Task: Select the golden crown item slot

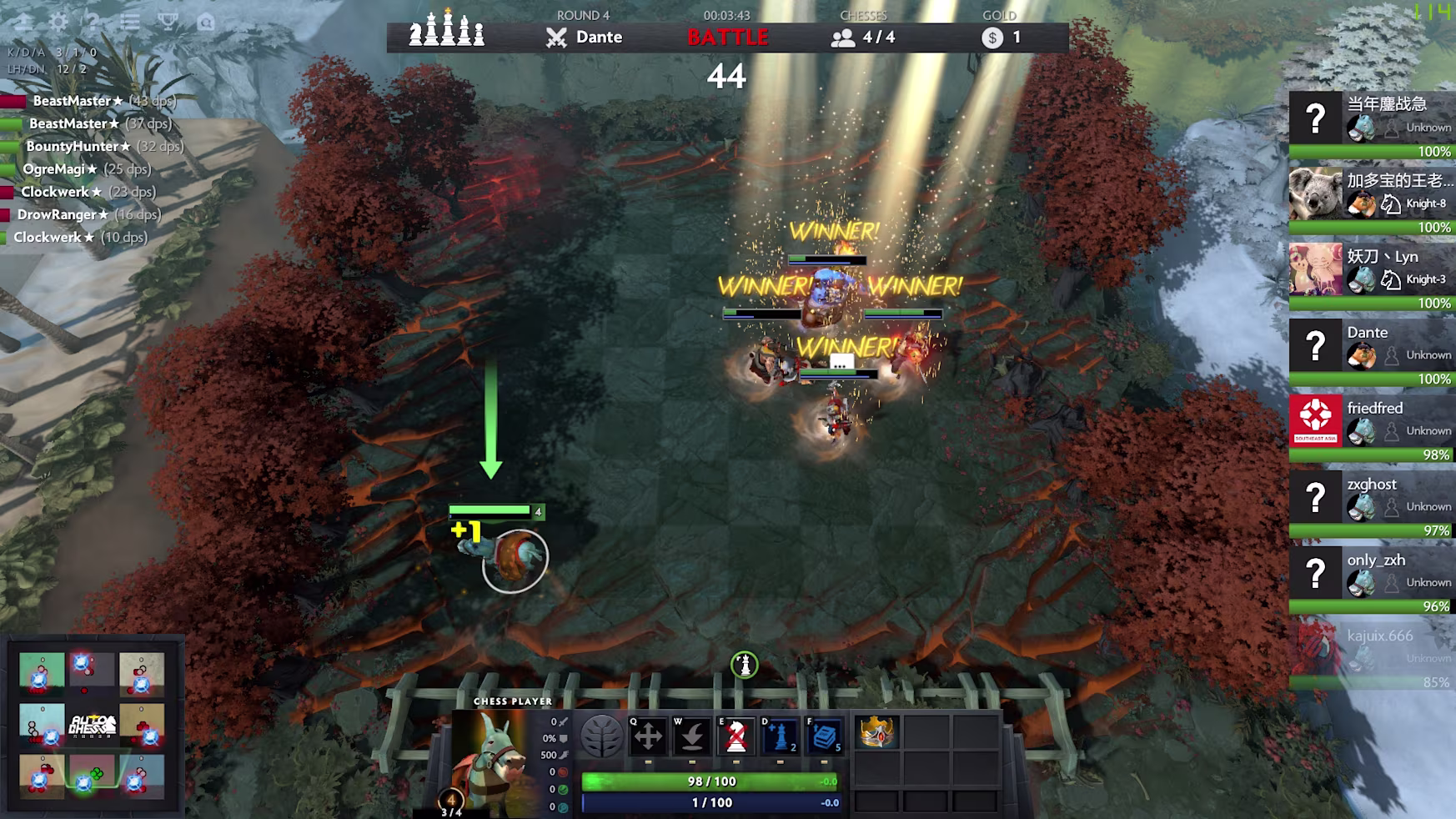Action: (x=876, y=733)
